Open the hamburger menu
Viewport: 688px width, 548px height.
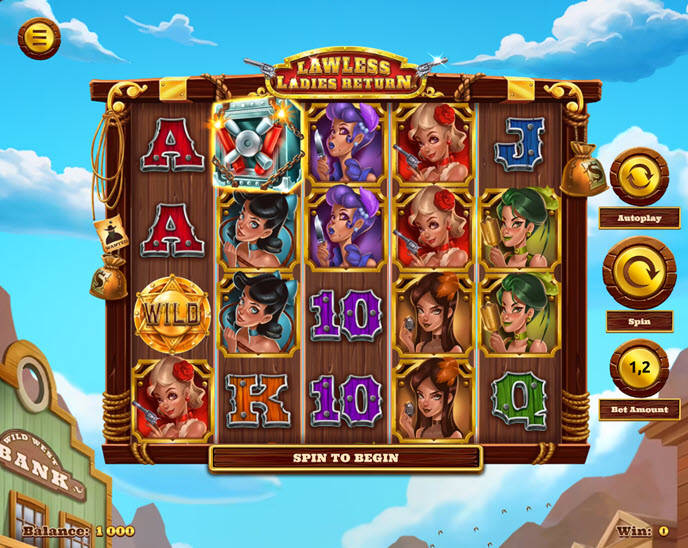coord(39,38)
